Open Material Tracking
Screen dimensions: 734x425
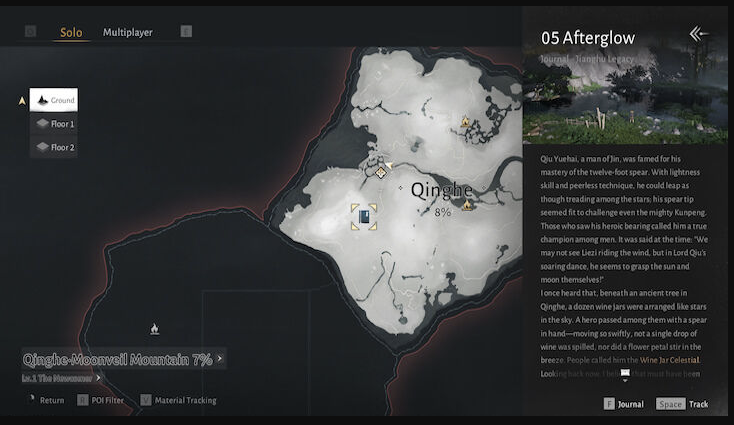click(178, 401)
